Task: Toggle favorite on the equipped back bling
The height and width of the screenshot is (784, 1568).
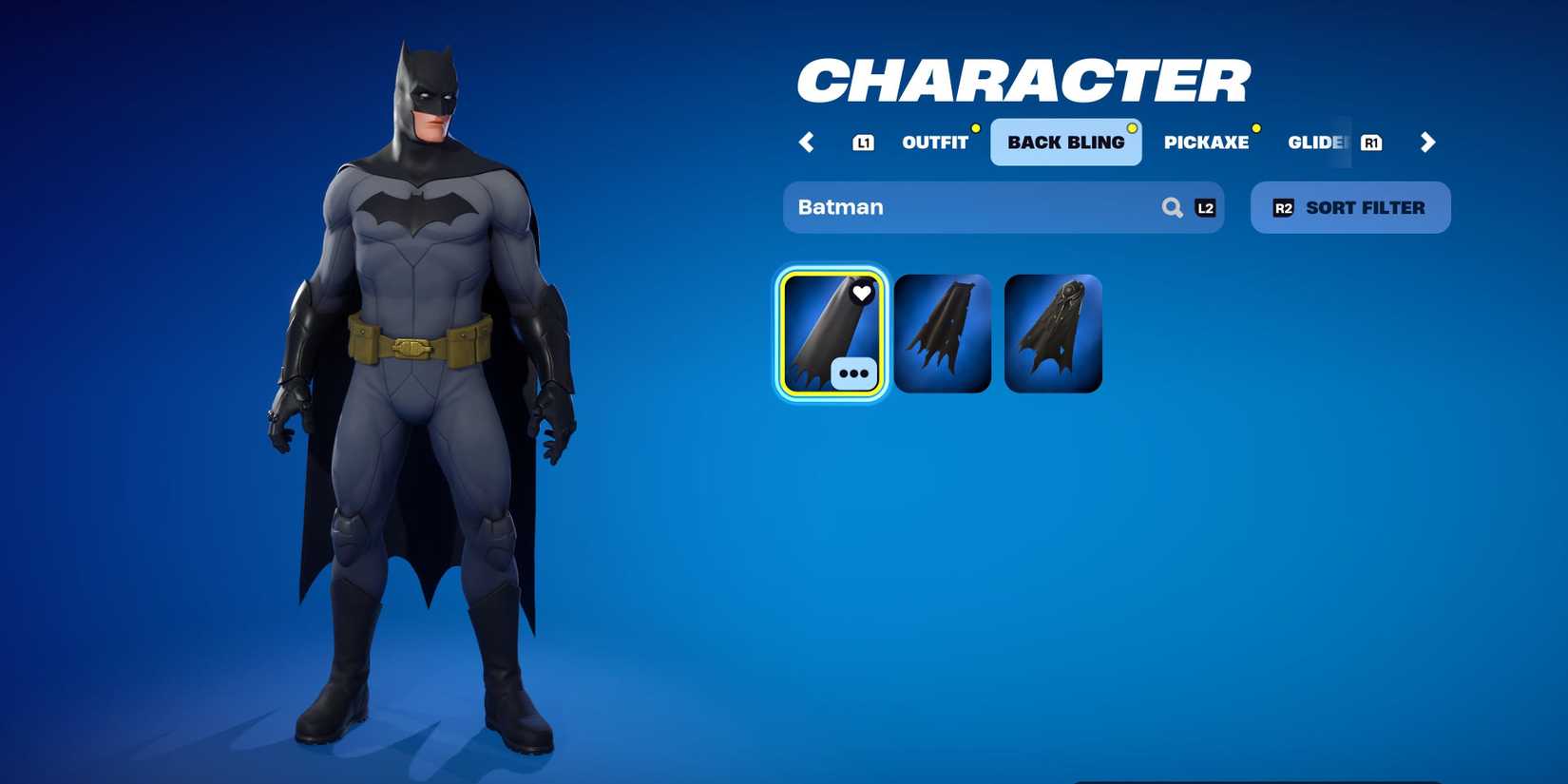Action: (x=861, y=293)
